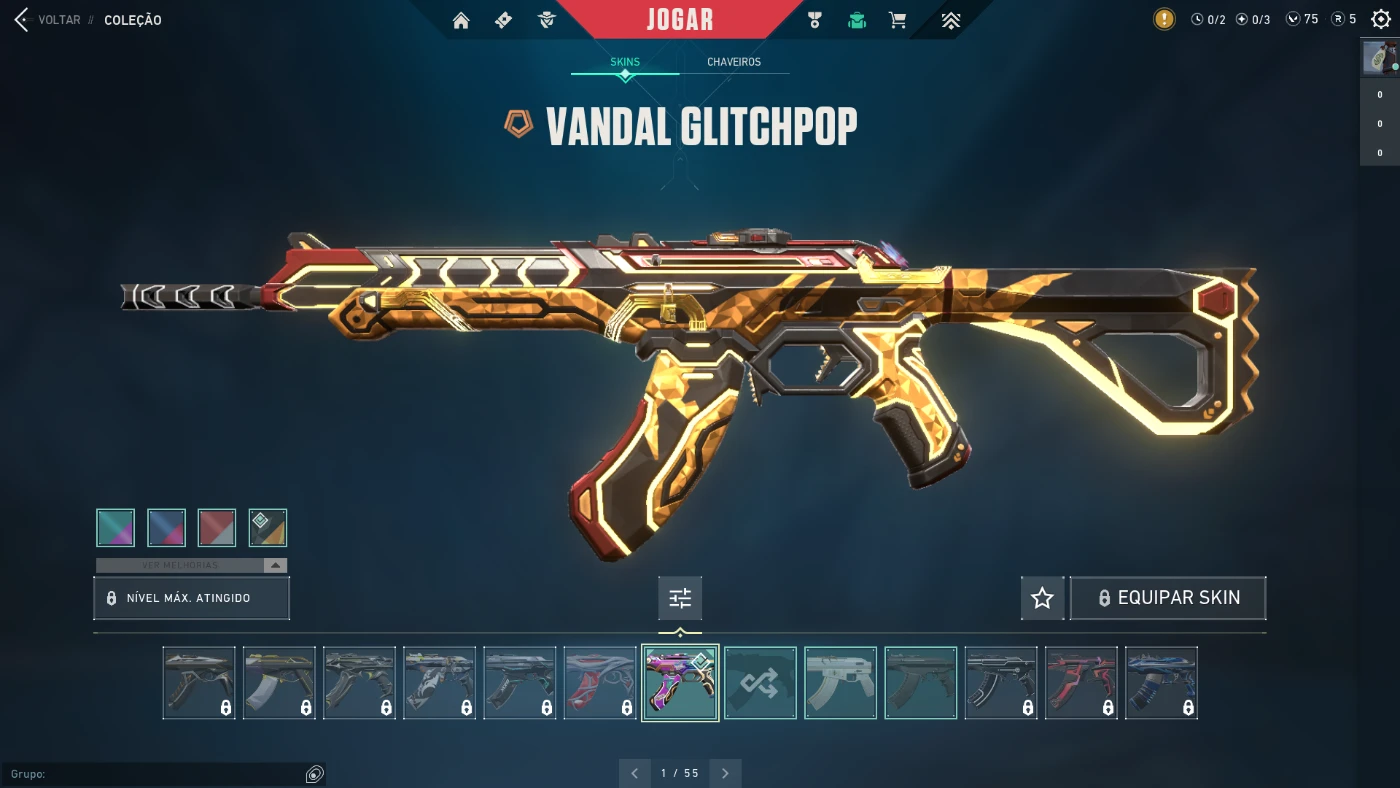The image size is (1400, 788).
Task: Go back via the Voltar arrow
Action: pyautogui.click(x=21, y=20)
